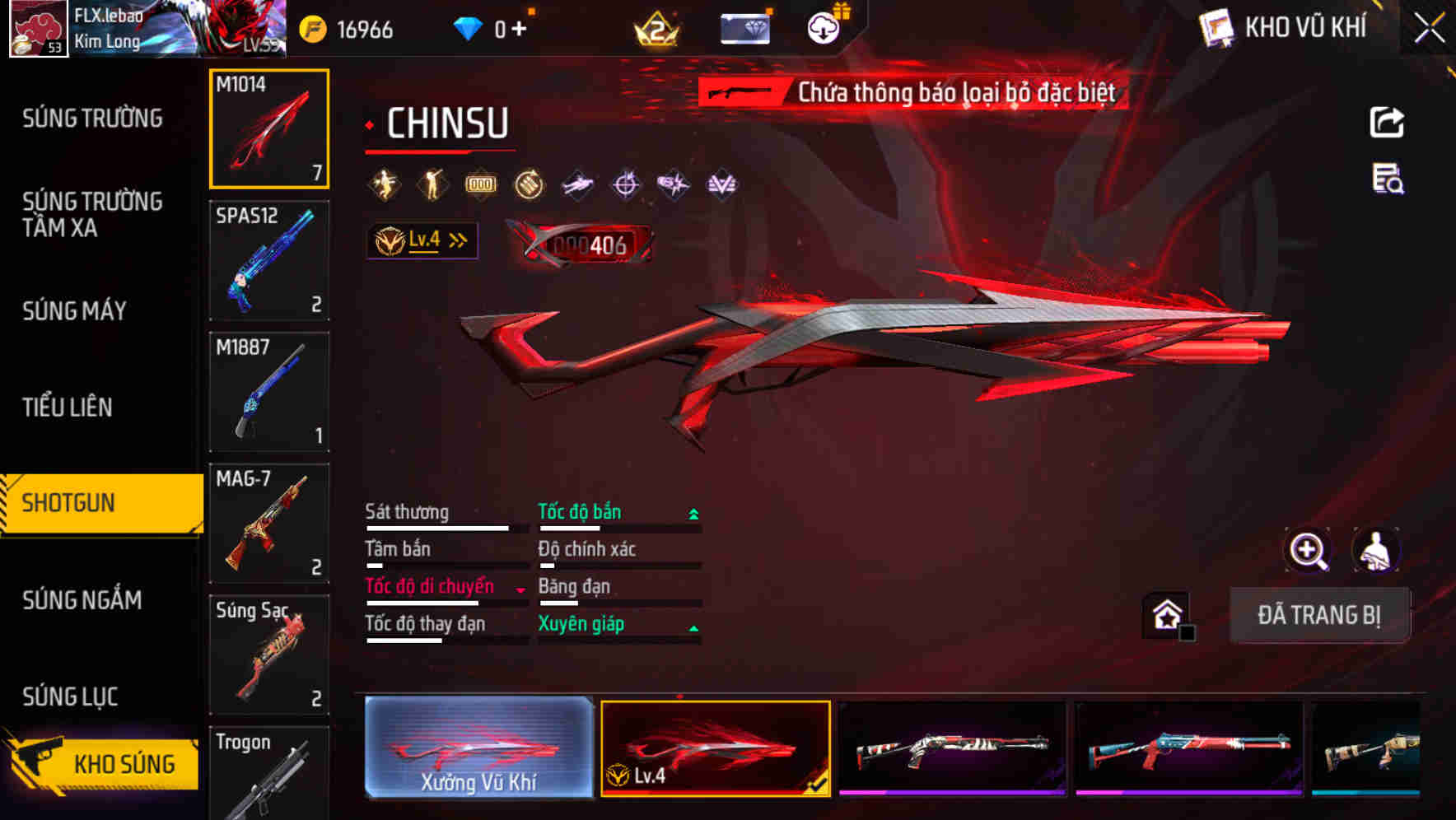The height and width of the screenshot is (820, 1456).
Task: Click the crosshair accuracy attribute icon
Action: point(624,184)
